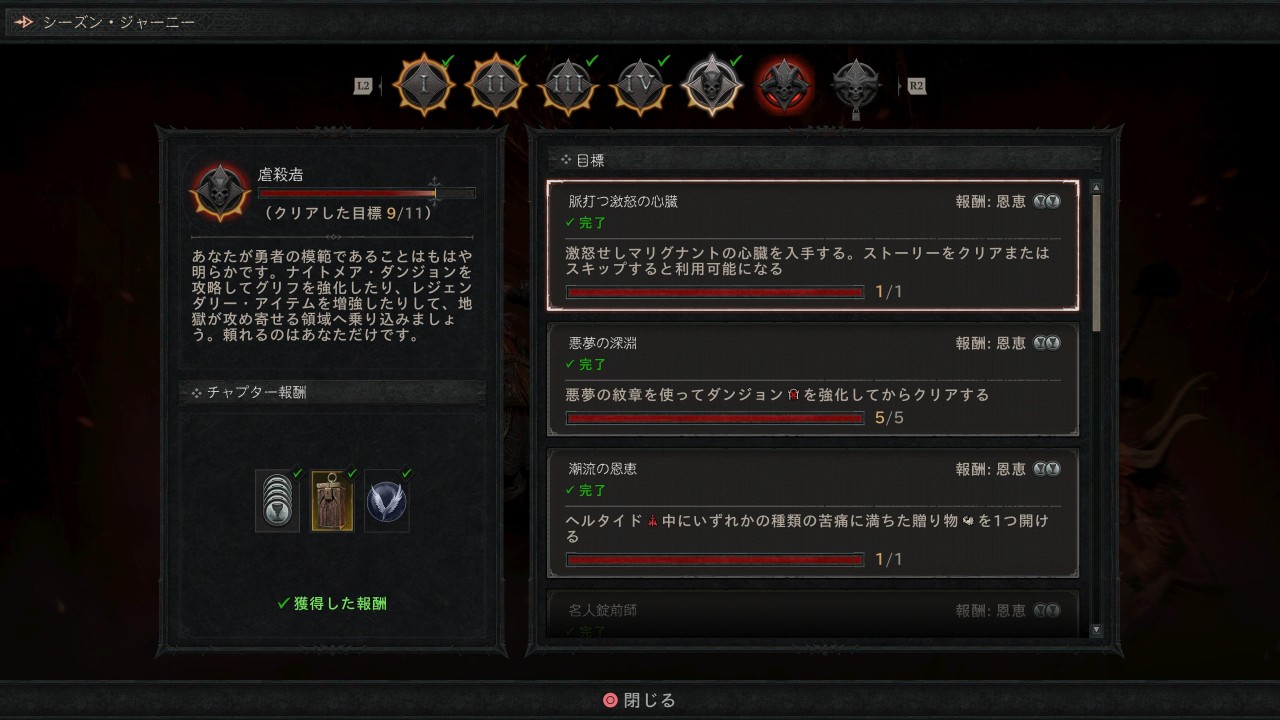Choose the 悪夢の深淵 objective entry
Screen dimensions: 1280x720
point(812,379)
